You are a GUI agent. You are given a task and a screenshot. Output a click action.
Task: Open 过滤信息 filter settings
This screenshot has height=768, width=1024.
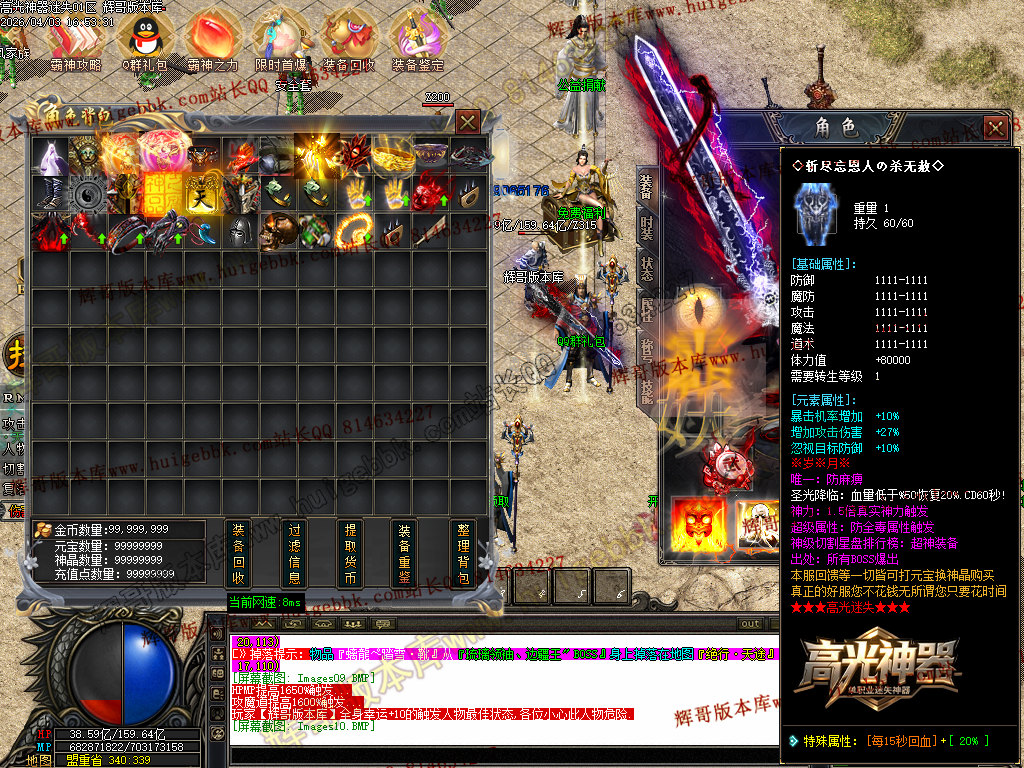click(x=294, y=553)
